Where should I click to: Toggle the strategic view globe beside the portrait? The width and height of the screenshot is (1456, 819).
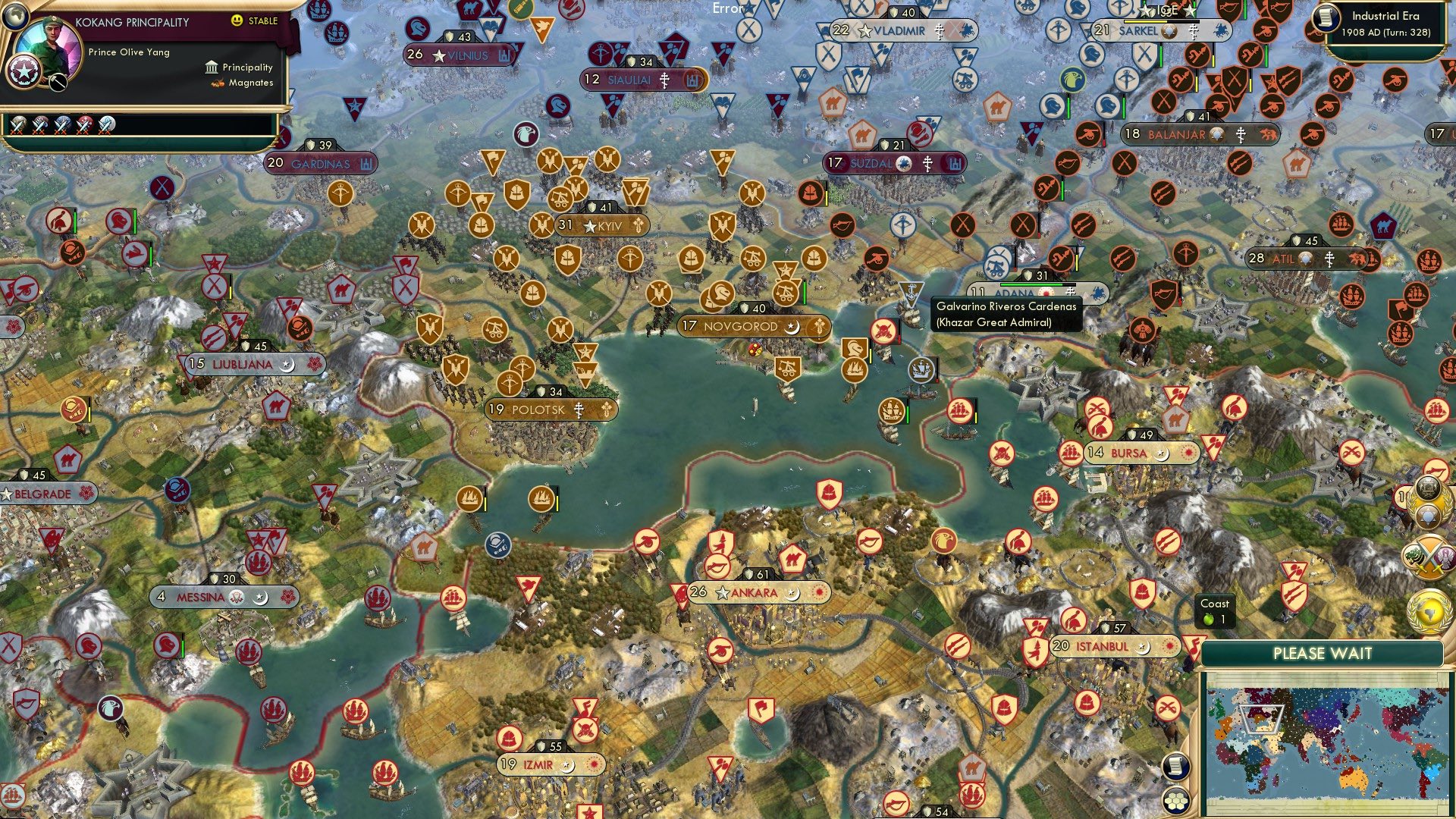click(x=16, y=17)
